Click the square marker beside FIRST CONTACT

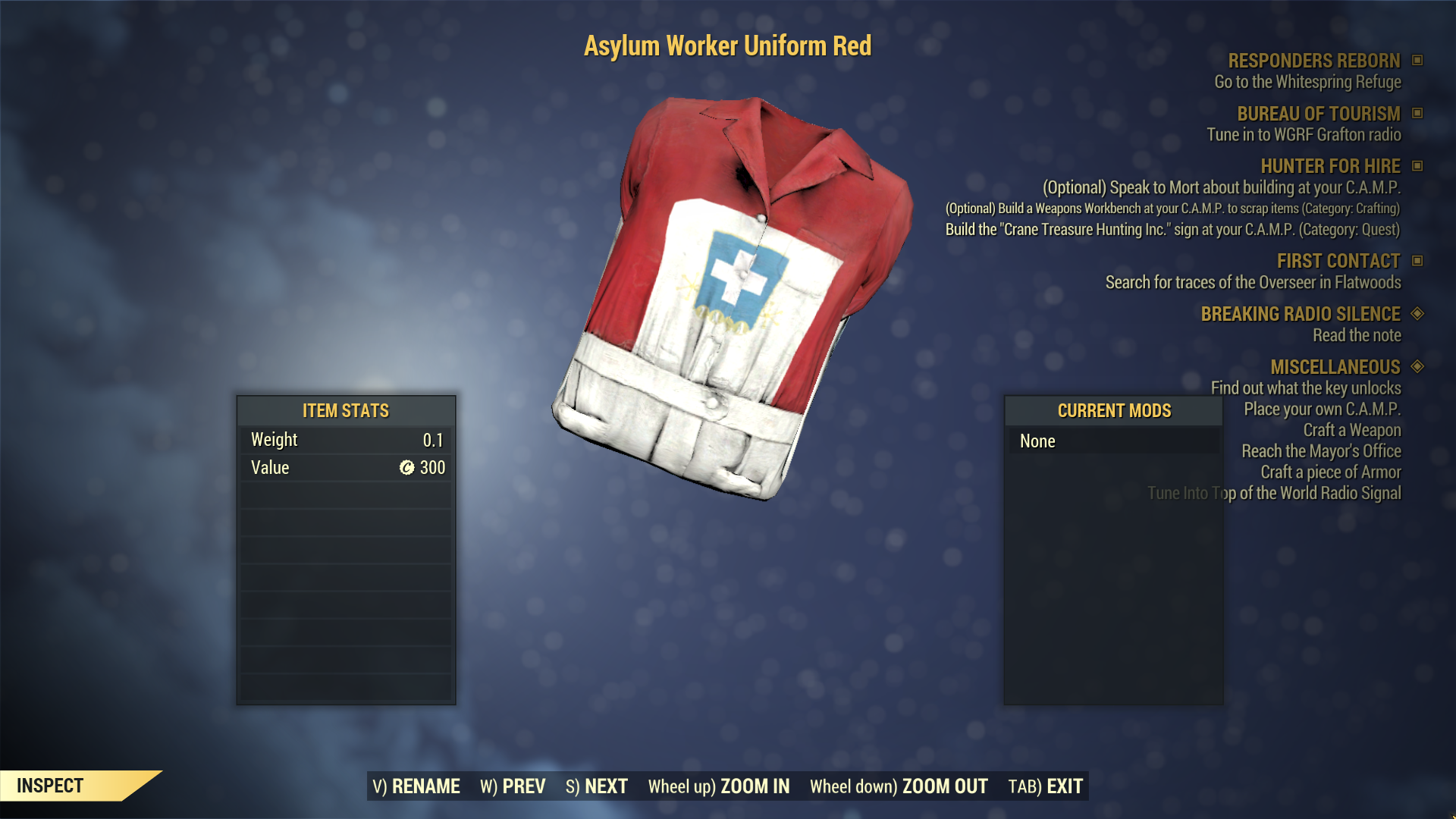1417,261
